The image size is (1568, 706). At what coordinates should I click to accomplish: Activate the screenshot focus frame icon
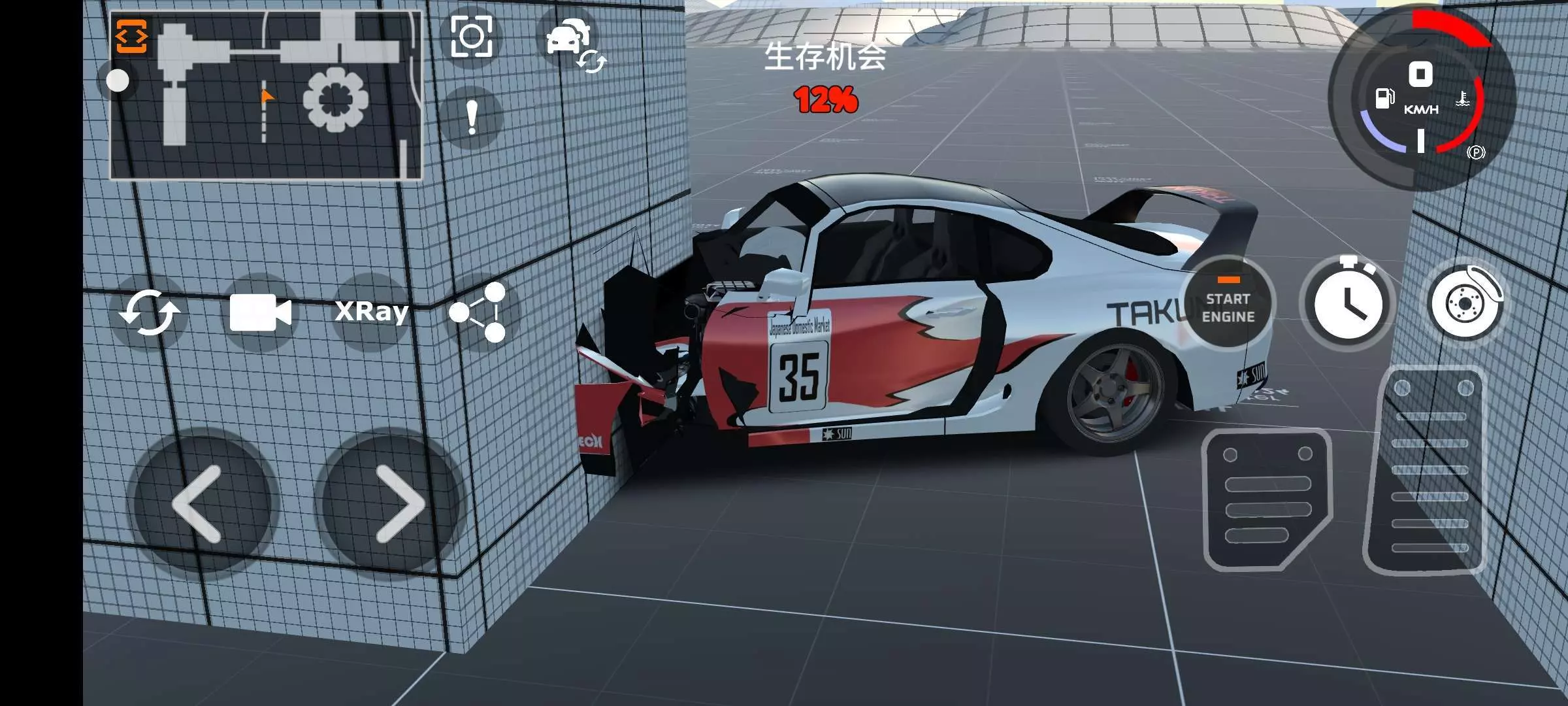[472, 37]
